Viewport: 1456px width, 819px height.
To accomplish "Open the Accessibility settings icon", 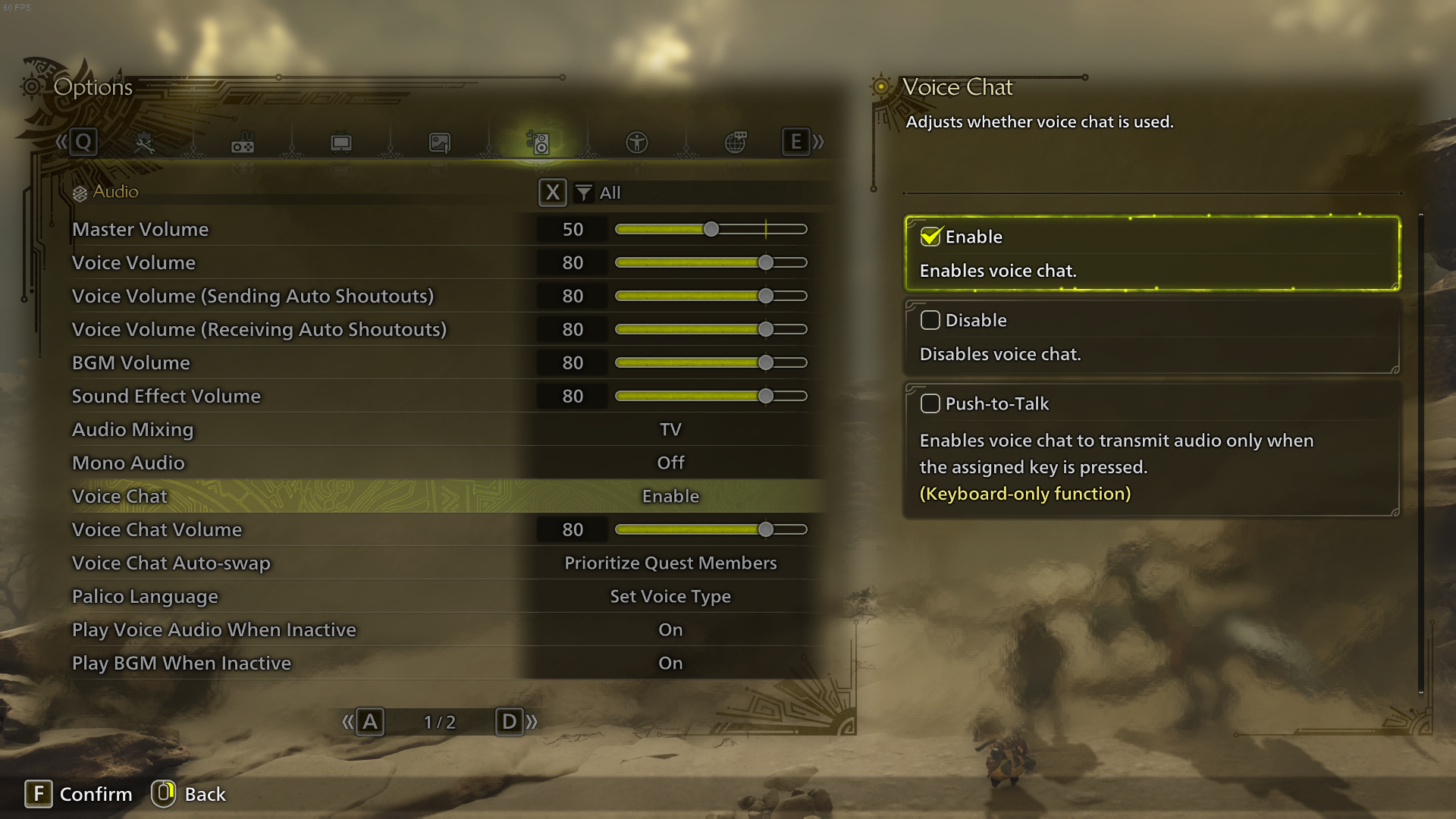I will pos(637,142).
